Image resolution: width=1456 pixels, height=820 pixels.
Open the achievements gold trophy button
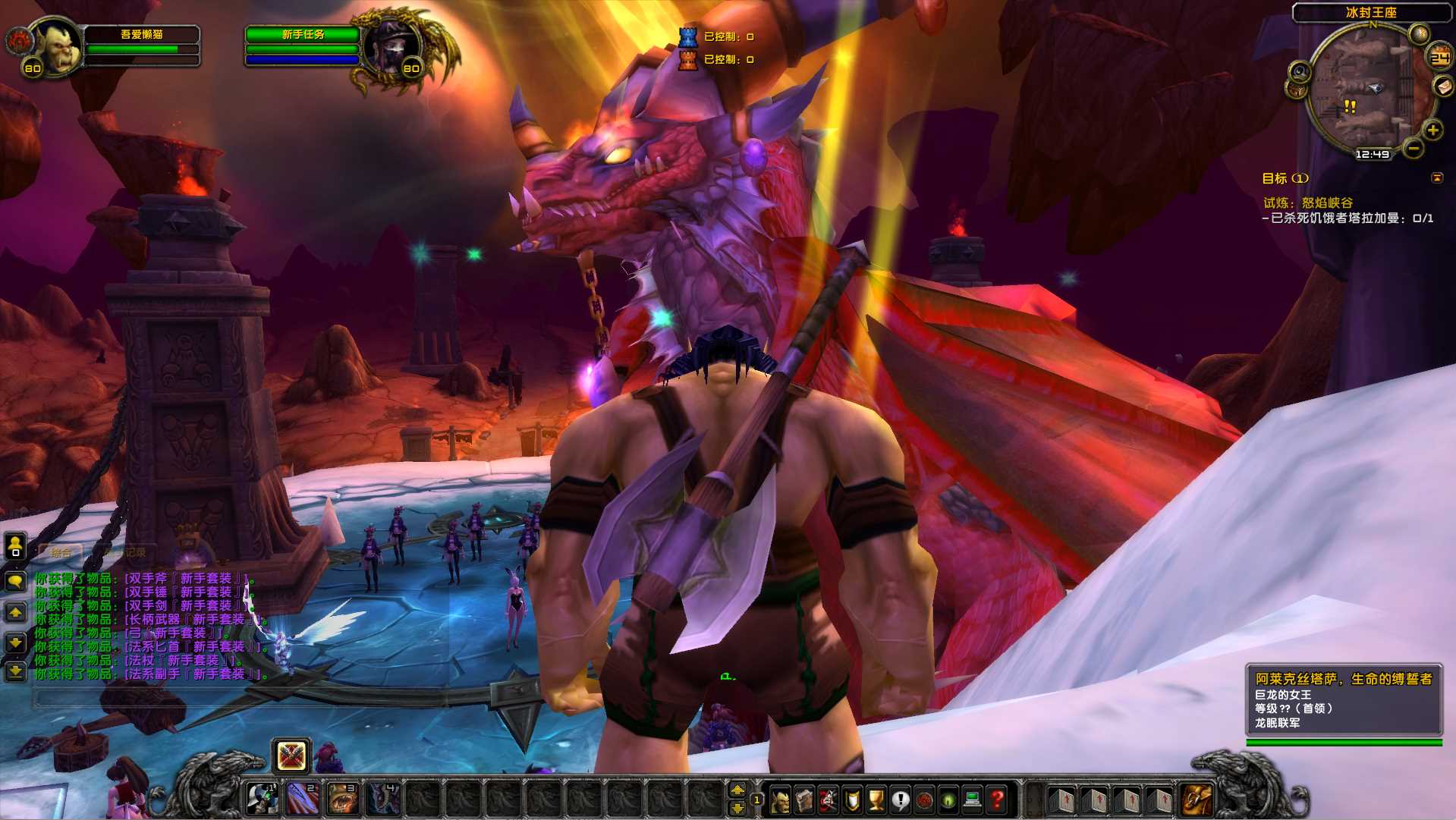[876, 800]
